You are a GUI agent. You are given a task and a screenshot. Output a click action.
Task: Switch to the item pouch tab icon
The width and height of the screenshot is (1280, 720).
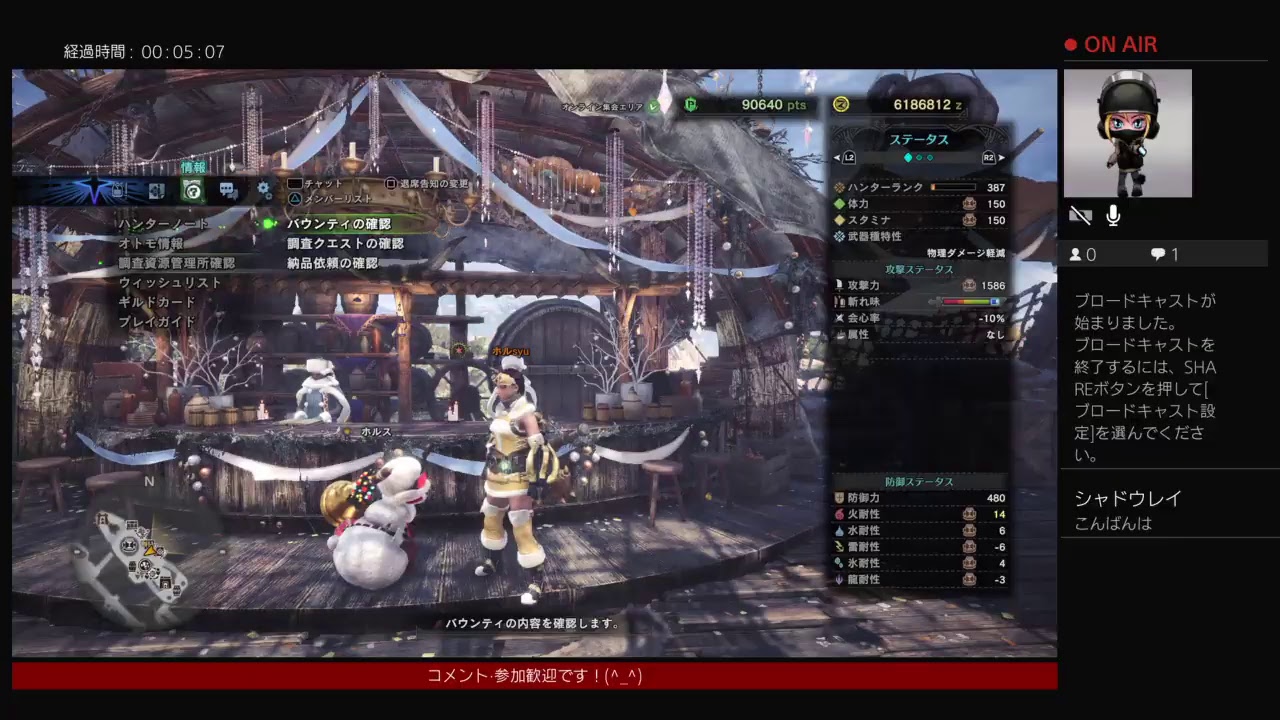click(x=119, y=190)
